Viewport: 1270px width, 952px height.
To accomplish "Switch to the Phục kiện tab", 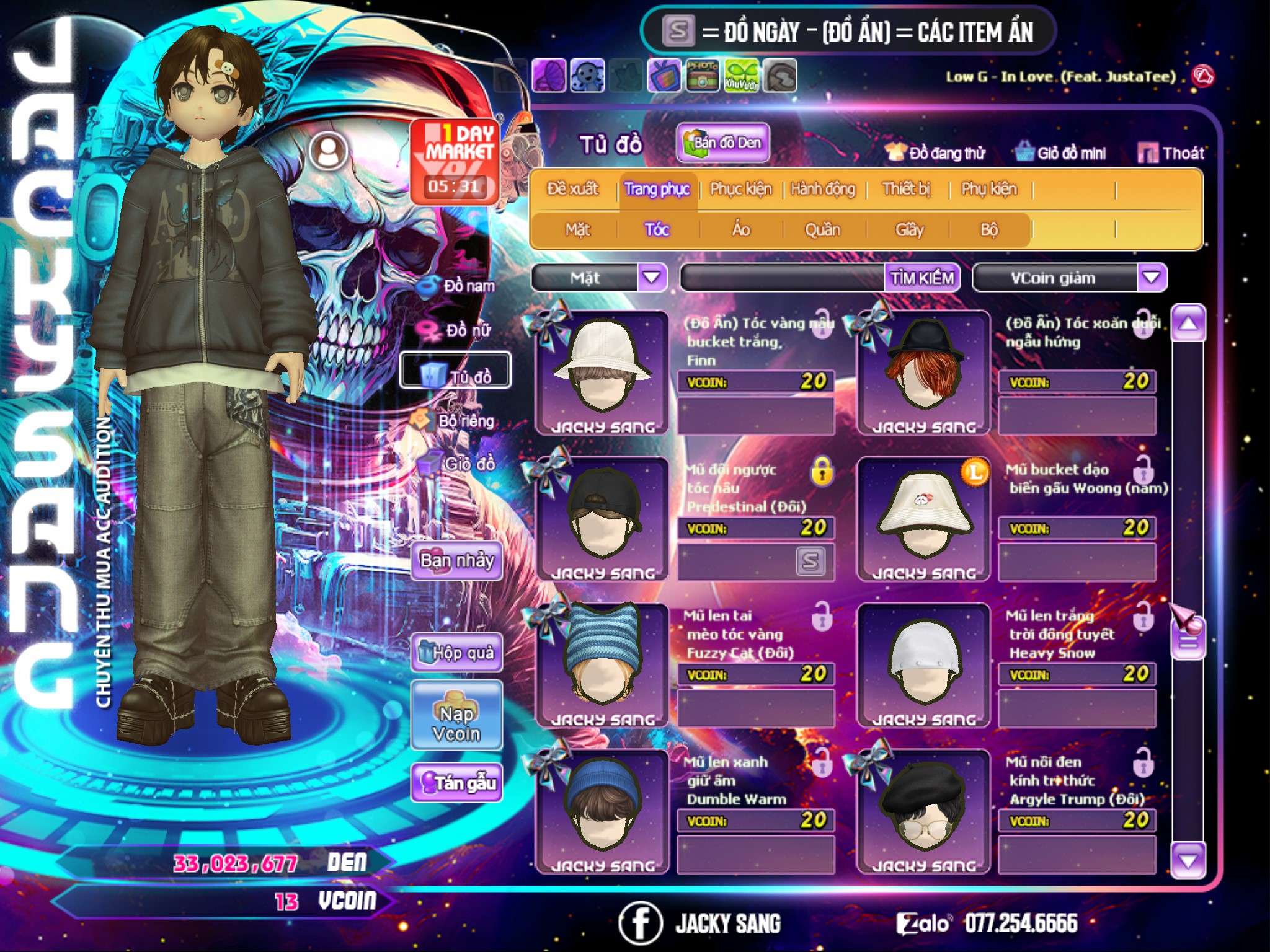I will pos(740,189).
